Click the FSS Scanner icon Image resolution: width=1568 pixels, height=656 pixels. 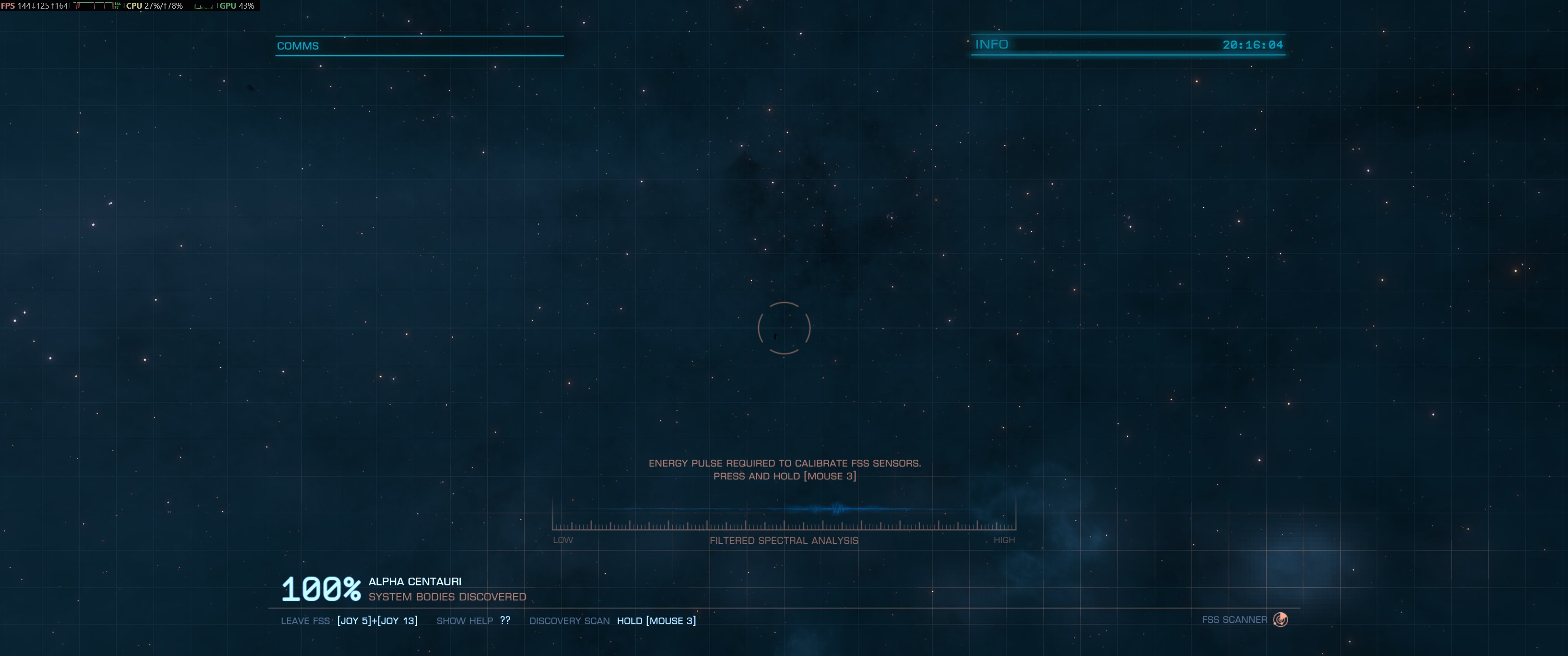1280,620
